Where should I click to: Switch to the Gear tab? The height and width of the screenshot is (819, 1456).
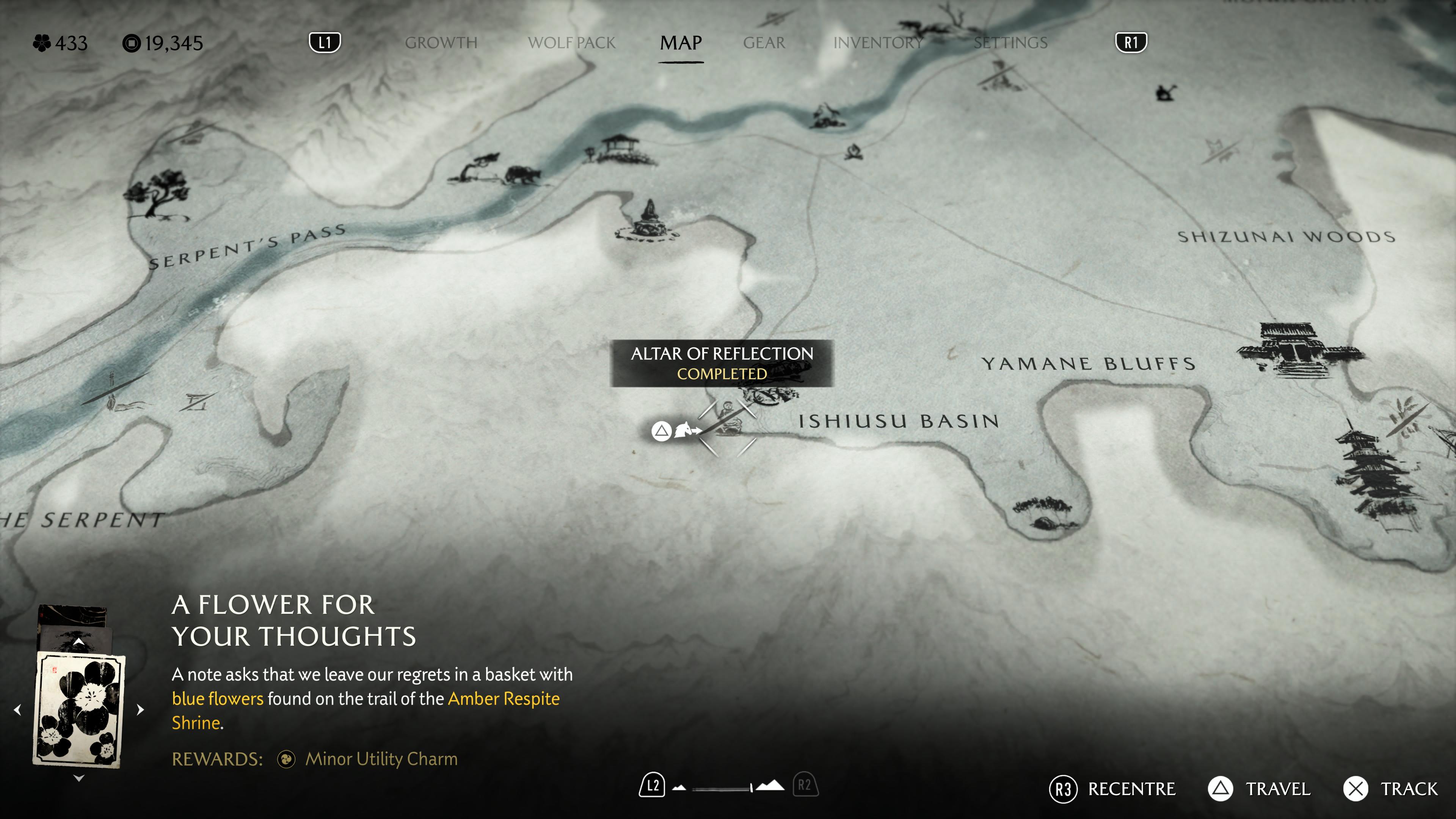(764, 43)
